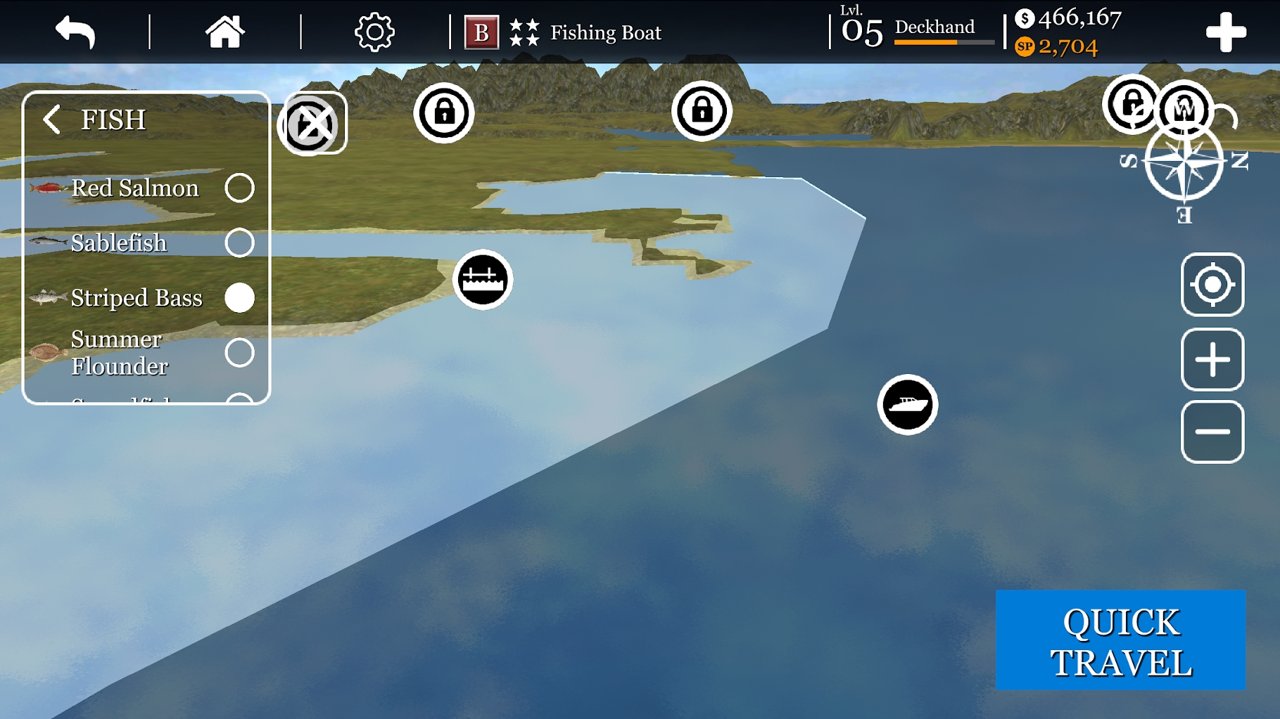Zoom out on the map

point(1212,432)
